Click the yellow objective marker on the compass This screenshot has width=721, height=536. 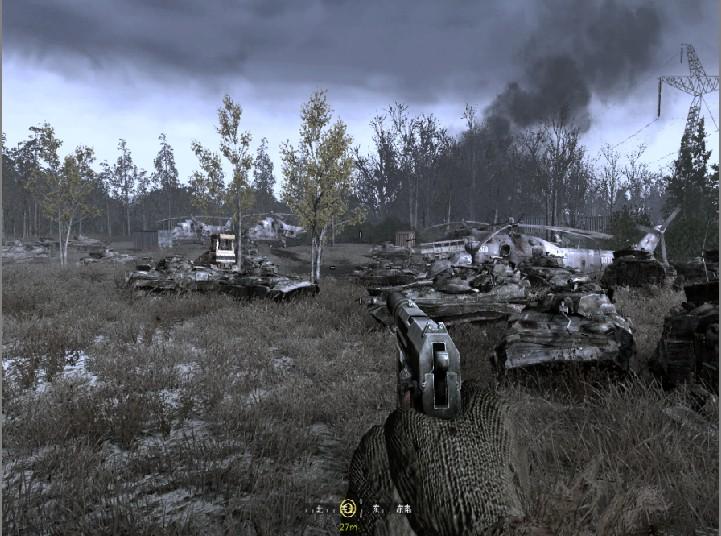pos(348,509)
